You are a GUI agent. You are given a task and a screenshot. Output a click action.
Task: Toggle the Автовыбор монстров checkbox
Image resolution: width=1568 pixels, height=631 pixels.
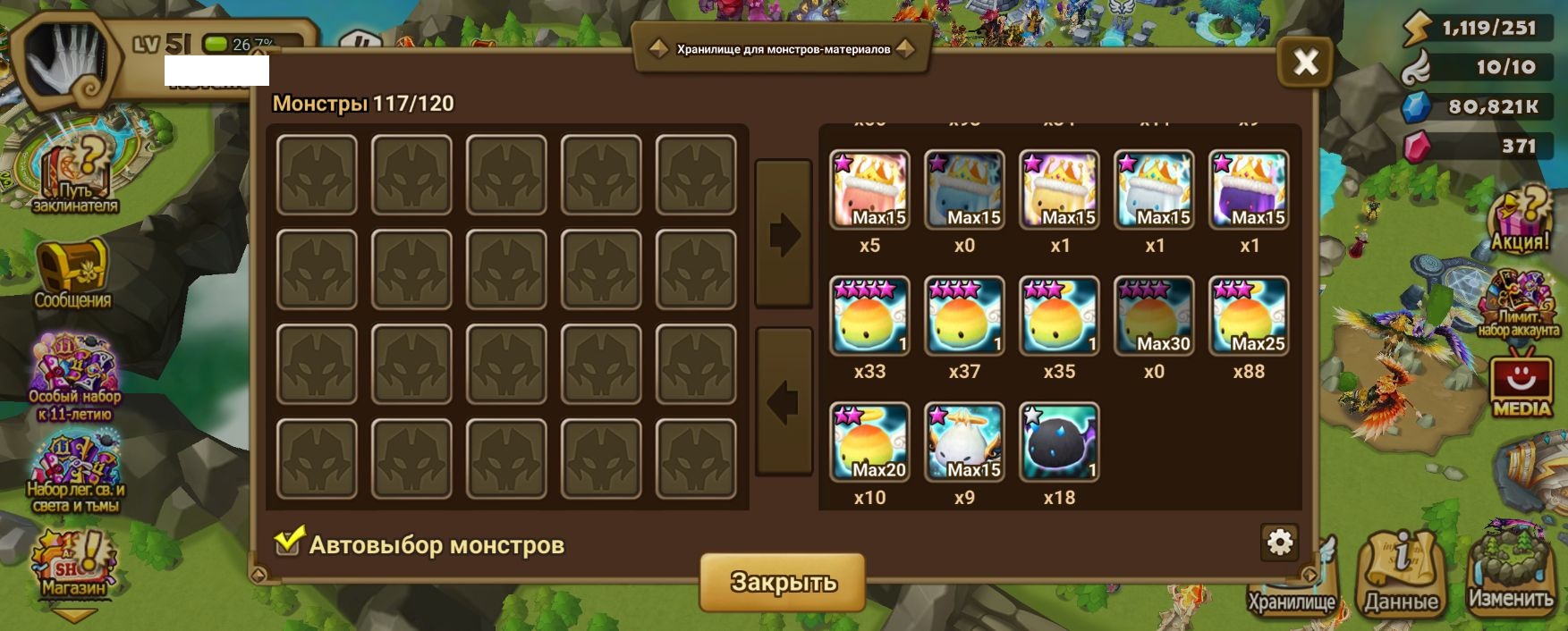pos(288,541)
